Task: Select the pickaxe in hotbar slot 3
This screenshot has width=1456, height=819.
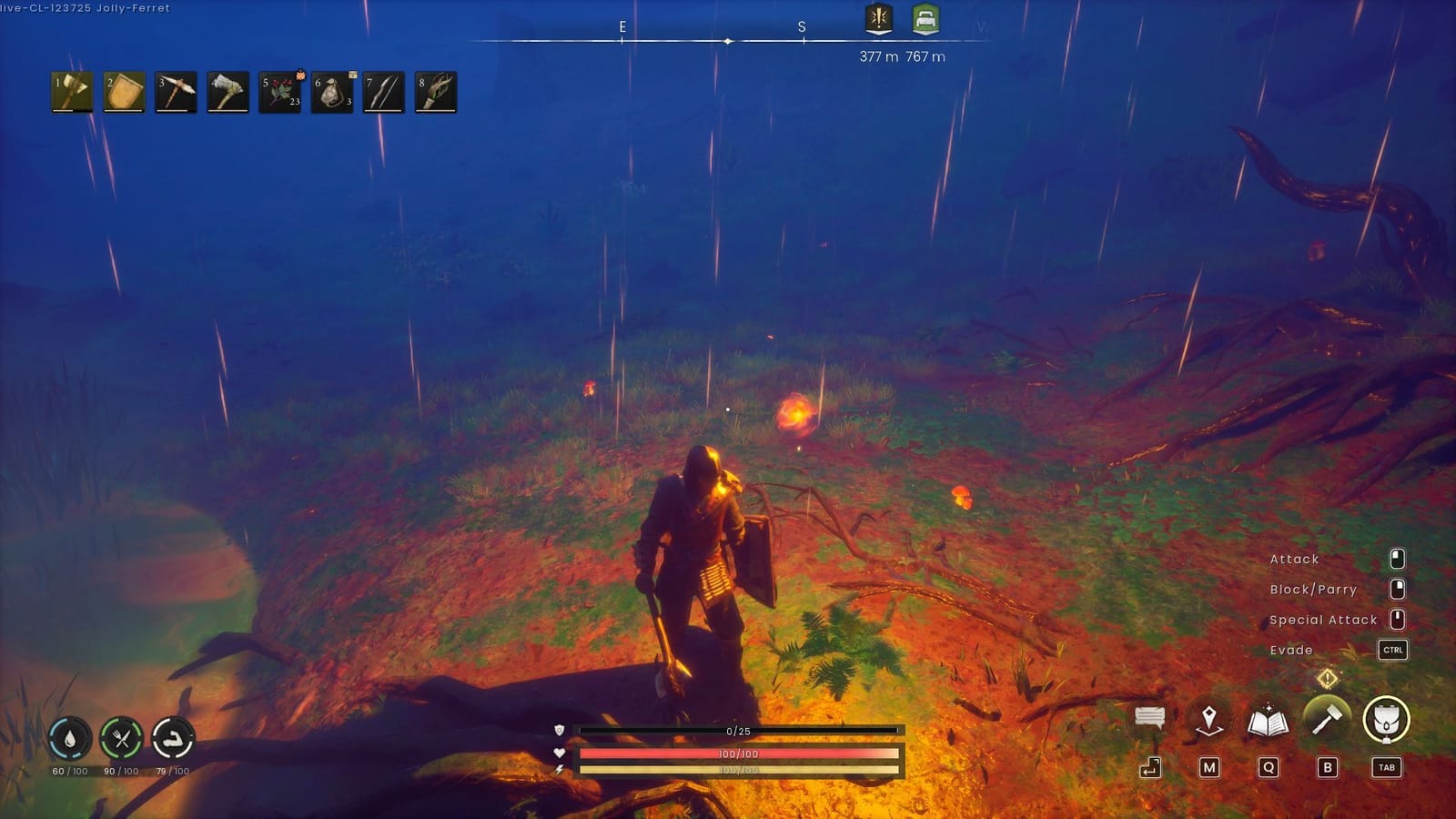Action: (175, 91)
